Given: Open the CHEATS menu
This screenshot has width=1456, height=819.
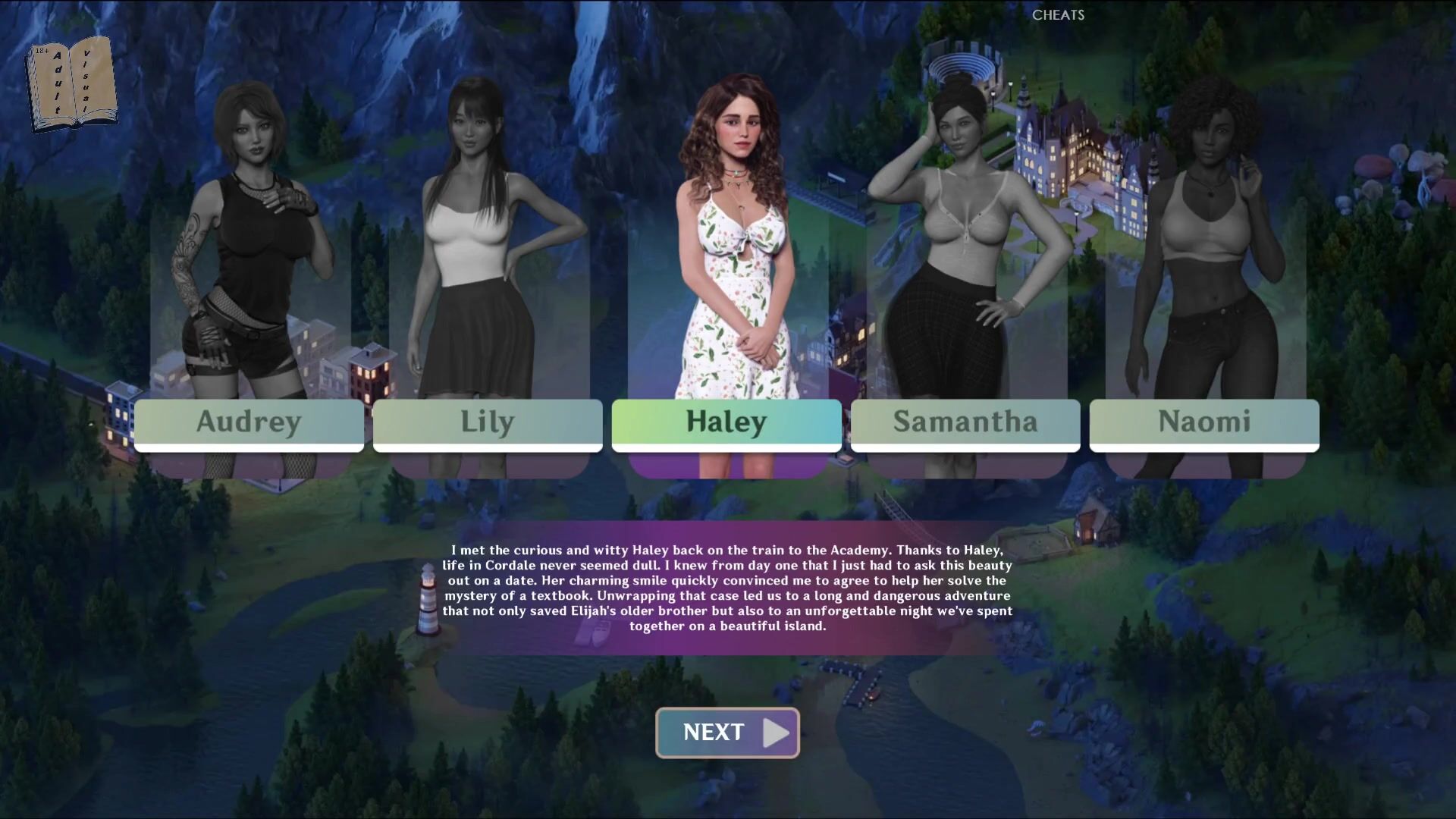Looking at the screenshot, I should coord(1058,15).
